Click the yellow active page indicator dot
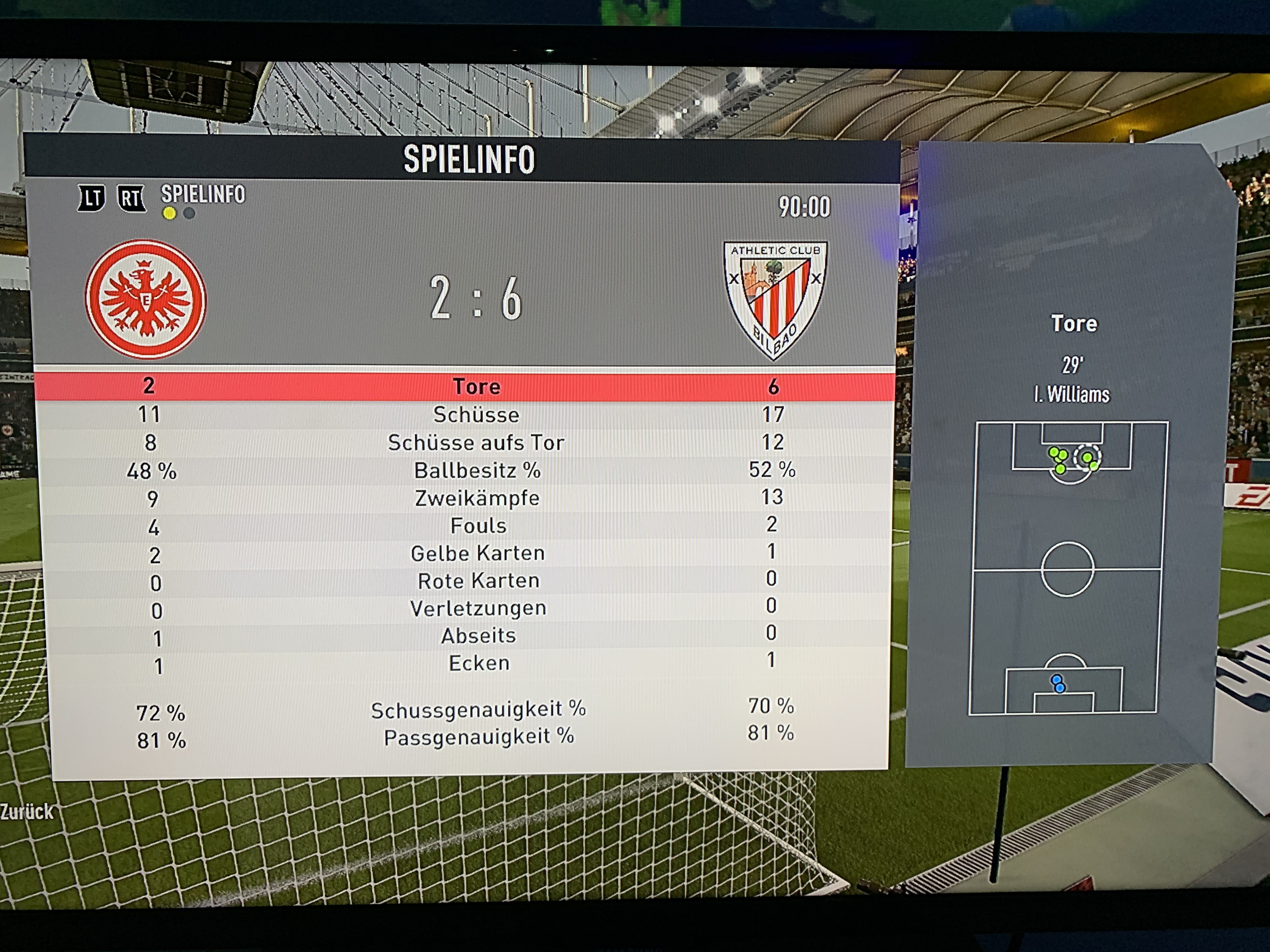1270x952 pixels. click(169, 213)
